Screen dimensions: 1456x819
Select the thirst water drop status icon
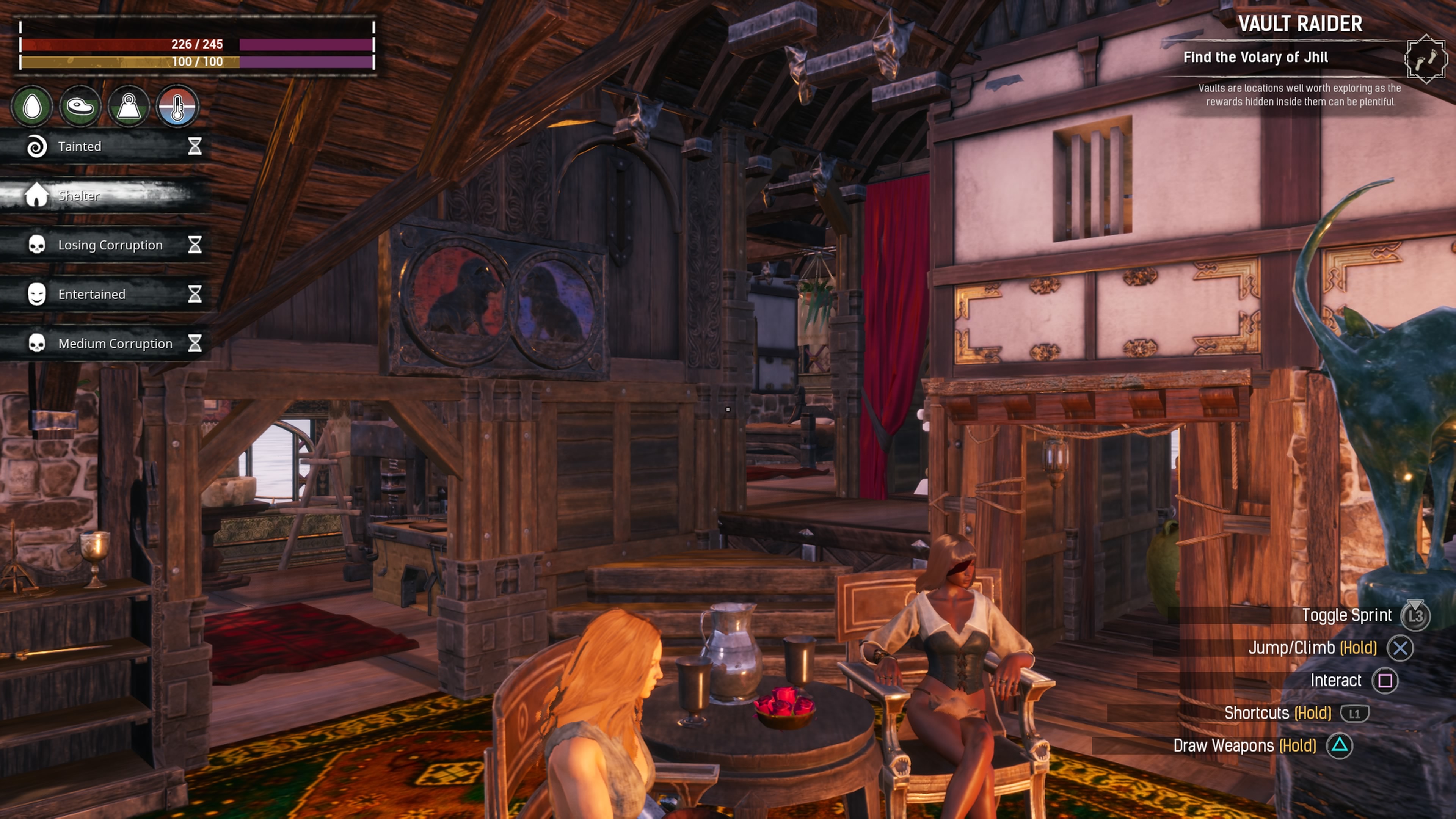tap(32, 106)
